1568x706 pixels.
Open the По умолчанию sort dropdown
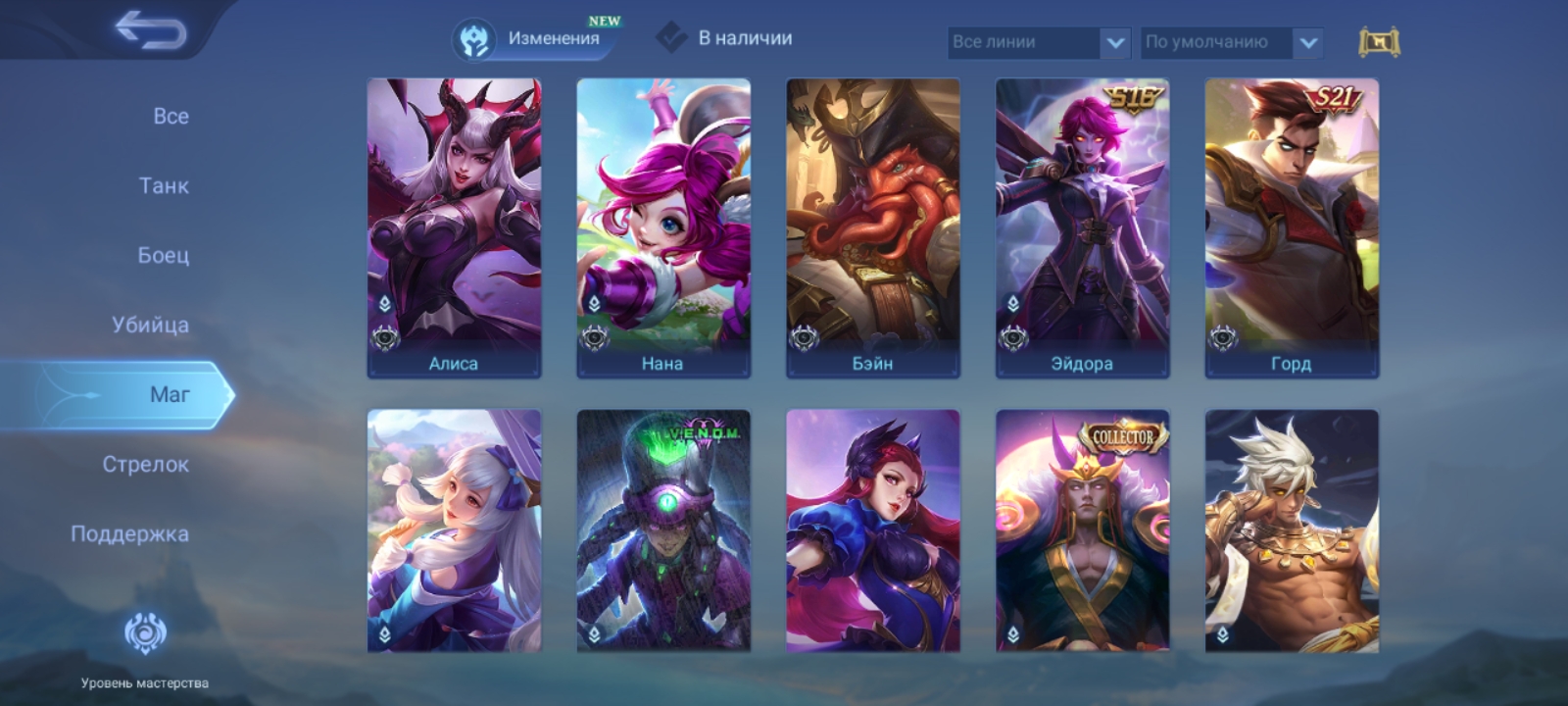(1232, 42)
